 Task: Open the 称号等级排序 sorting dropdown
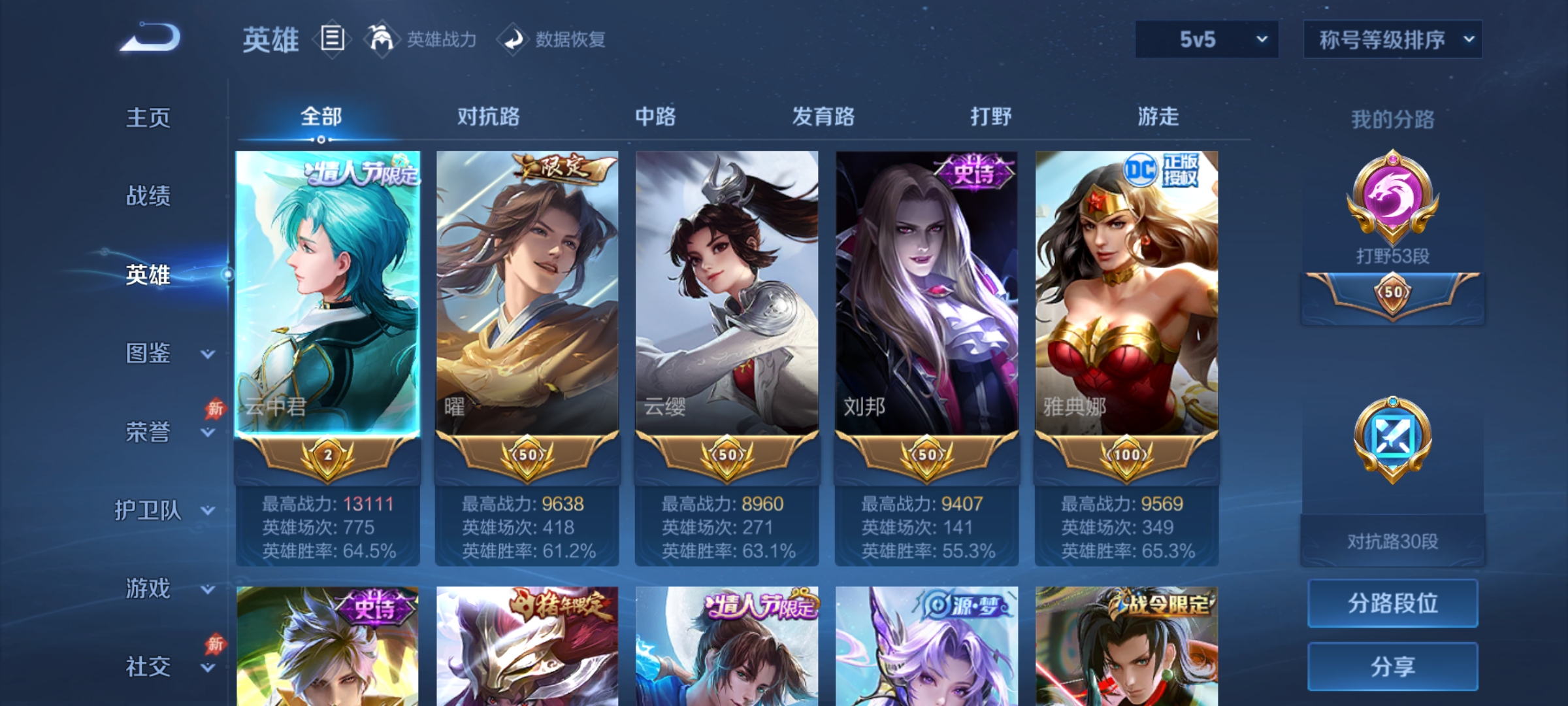tap(1392, 41)
